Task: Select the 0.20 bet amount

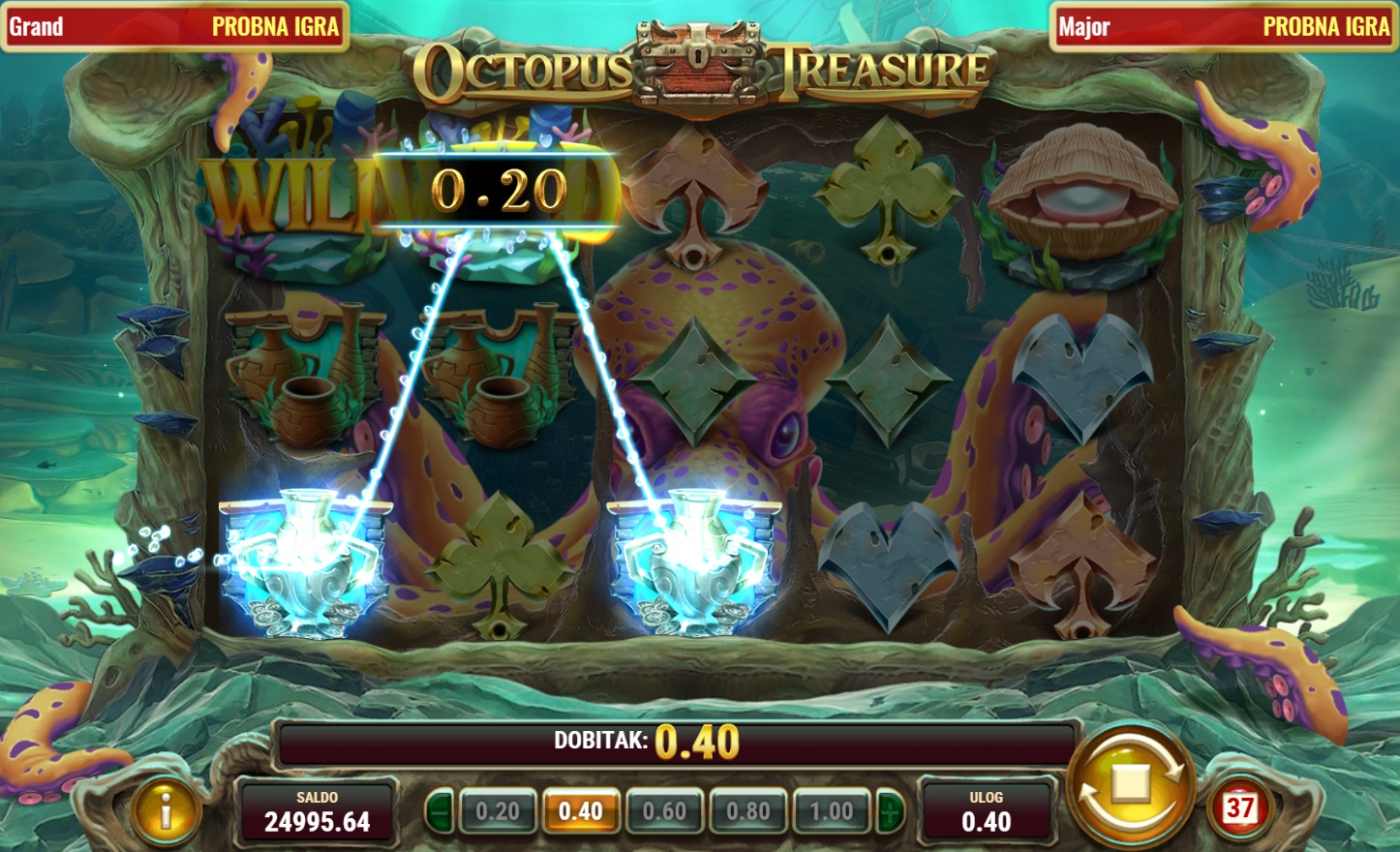Action: pyautogui.click(x=498, y=811)
